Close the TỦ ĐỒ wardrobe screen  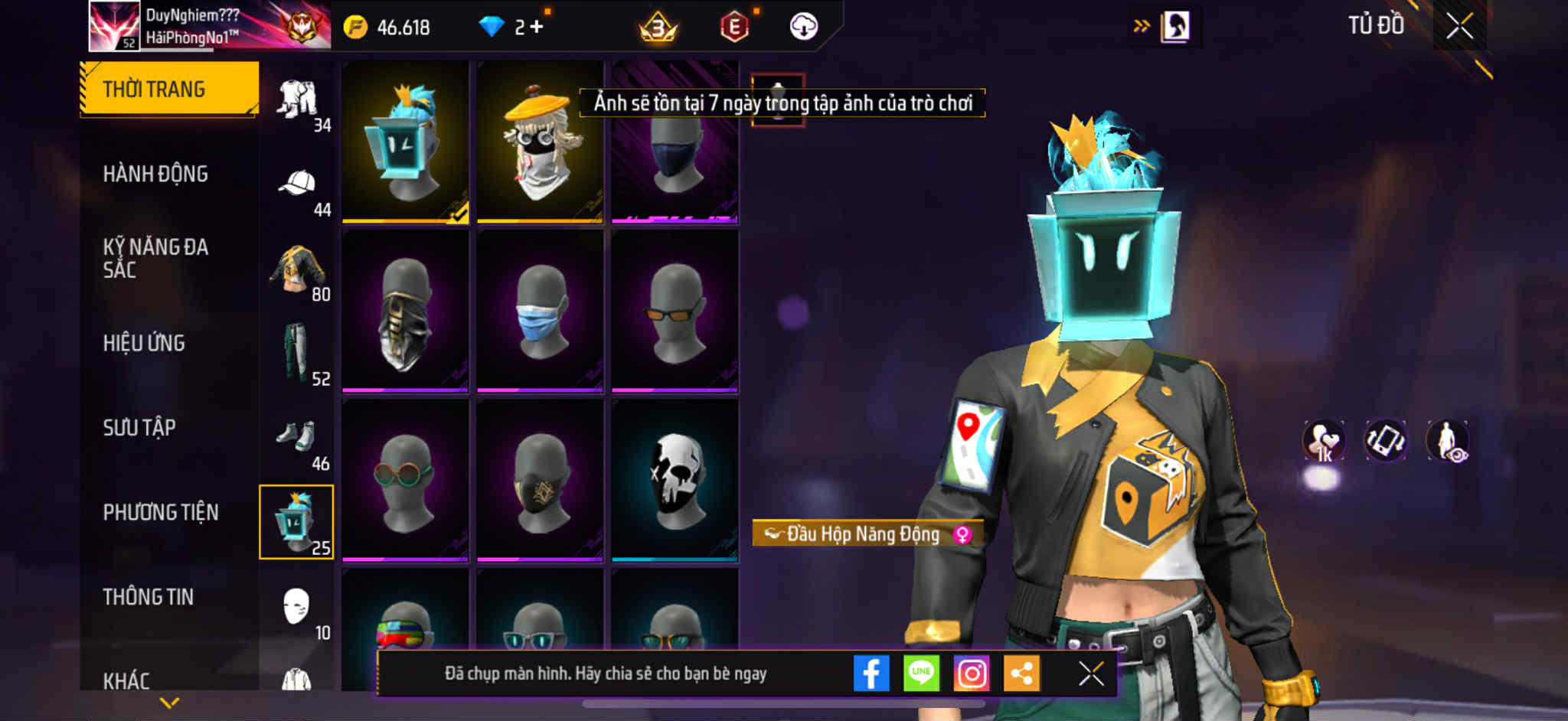[x=1459, y=27]
